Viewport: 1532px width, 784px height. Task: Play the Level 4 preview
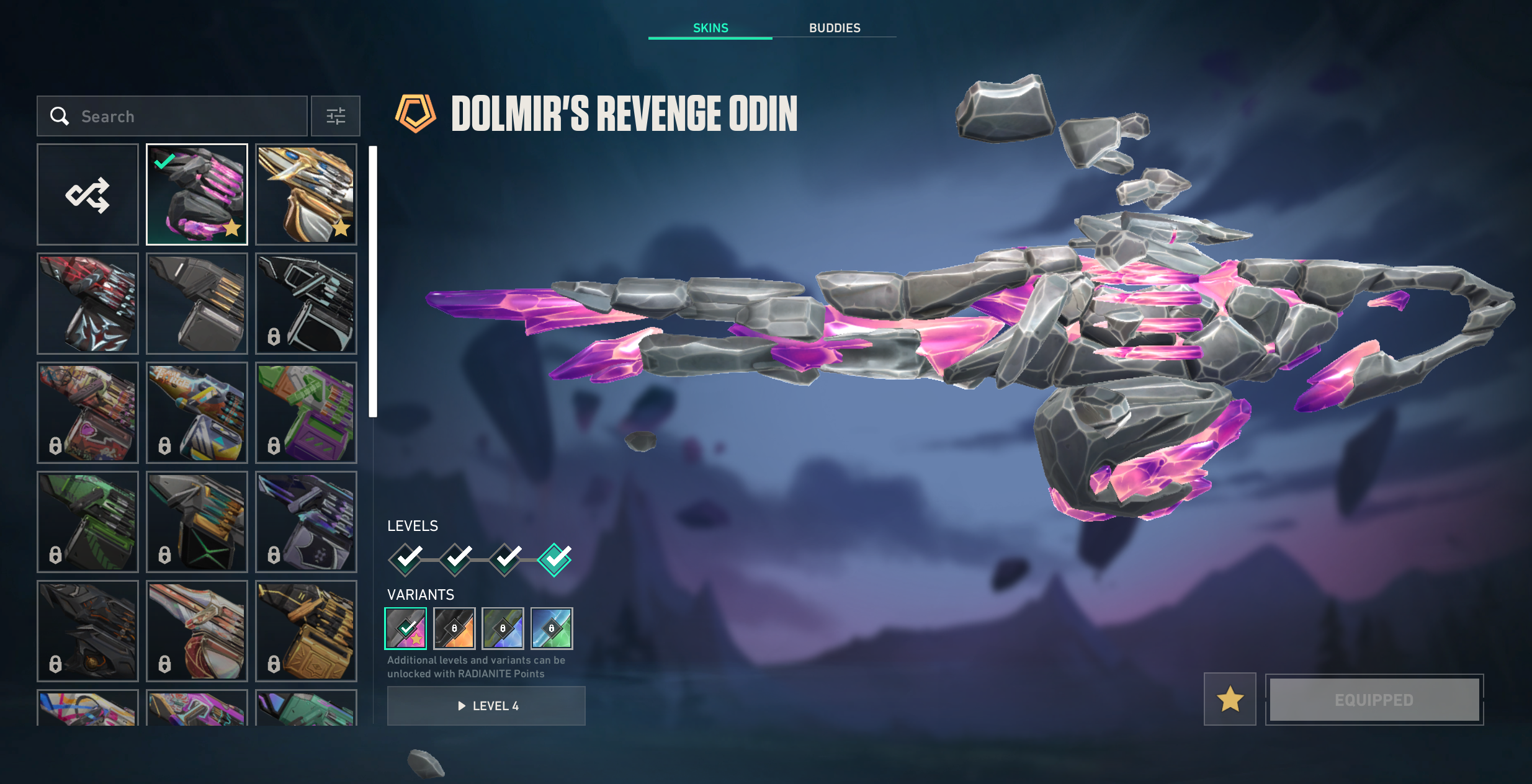pos(486,706)
